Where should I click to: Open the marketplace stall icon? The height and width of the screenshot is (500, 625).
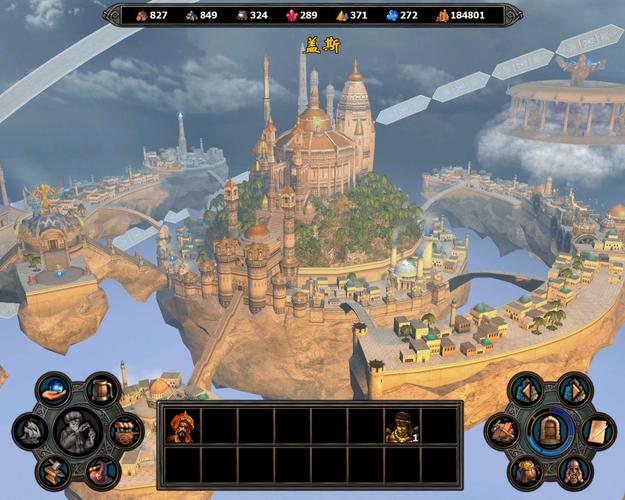124,432
